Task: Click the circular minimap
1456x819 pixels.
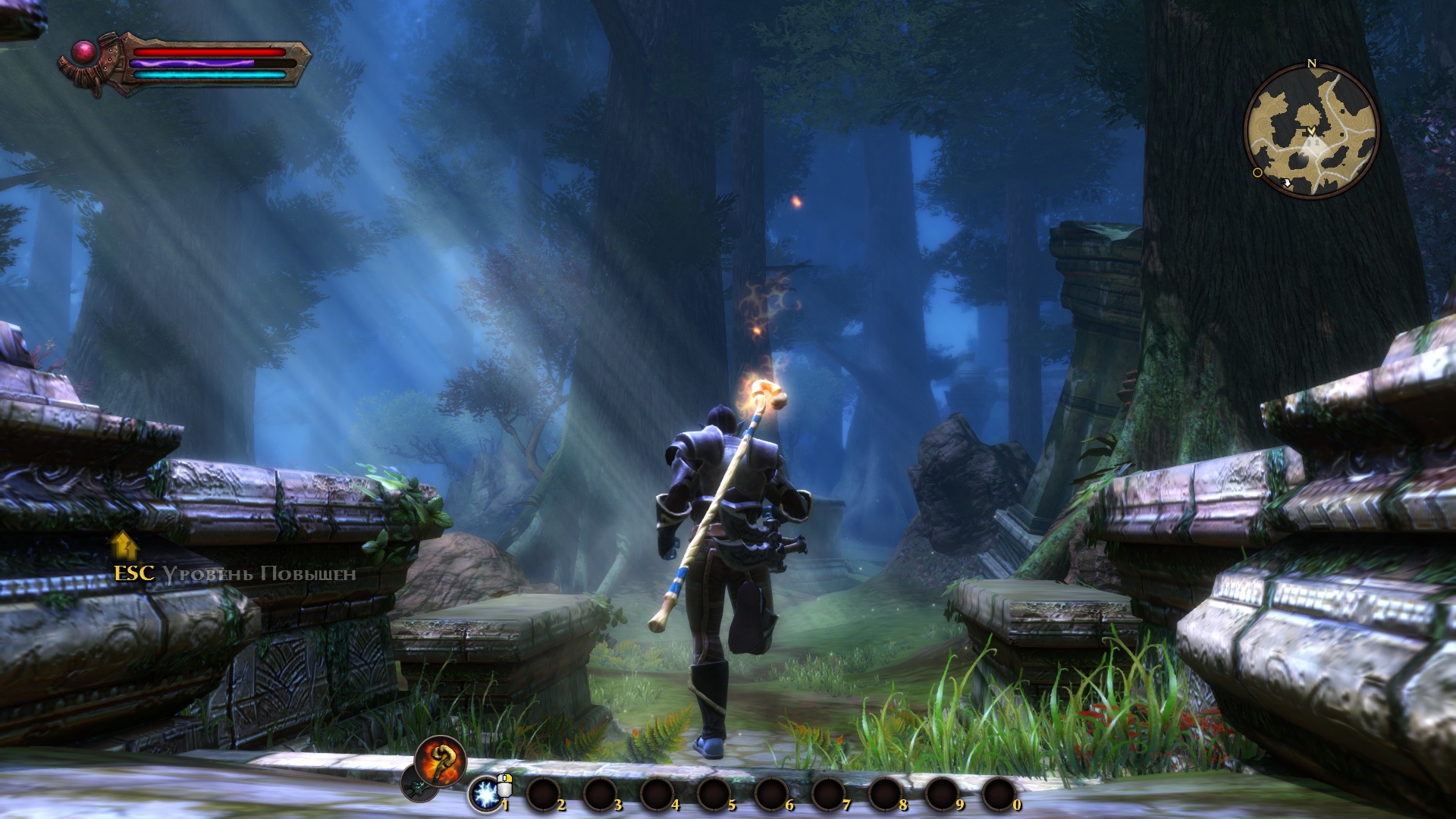Action: click(x=1311, y=130)
